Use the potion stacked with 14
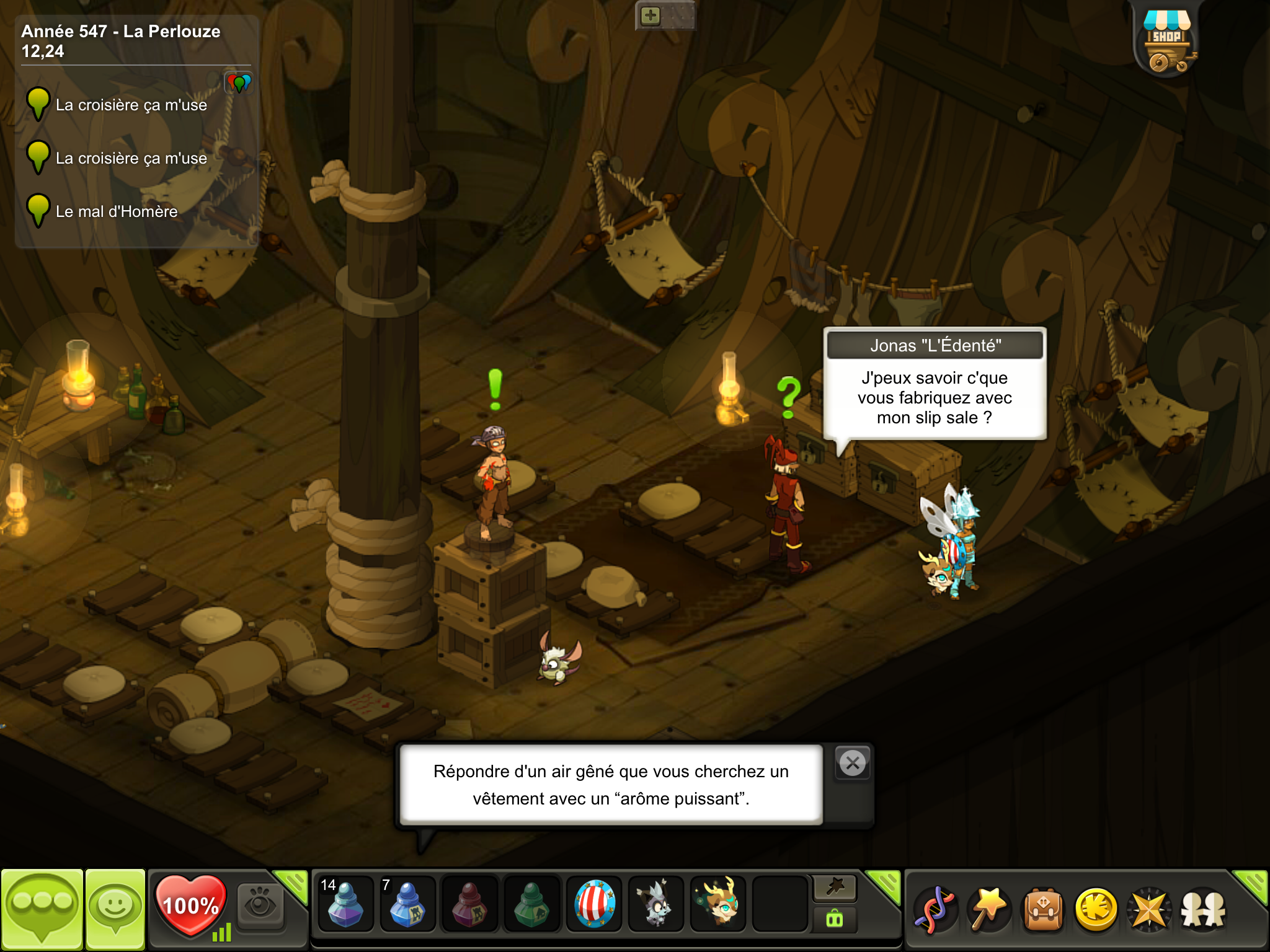 pyautogui.click(x=345, y=904)
